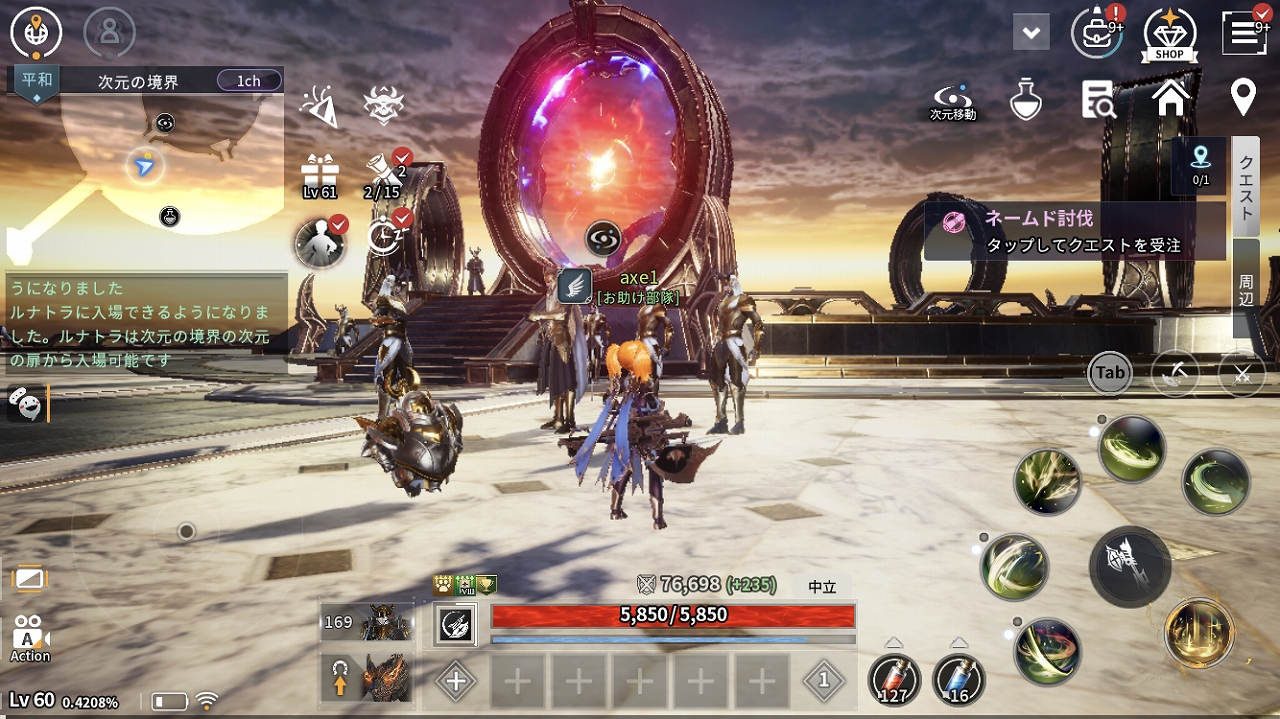Expand the top dropdown arrow button

[1030, 32]
